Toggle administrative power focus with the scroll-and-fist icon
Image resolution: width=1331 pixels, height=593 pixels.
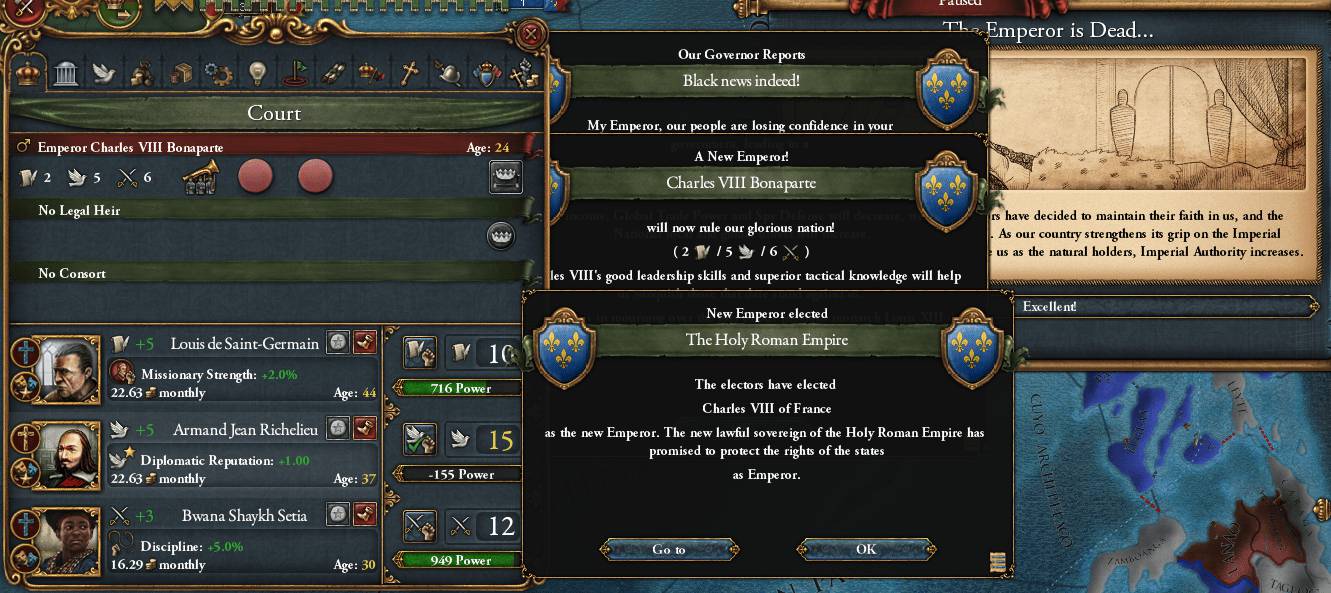(x=418, y=353)
